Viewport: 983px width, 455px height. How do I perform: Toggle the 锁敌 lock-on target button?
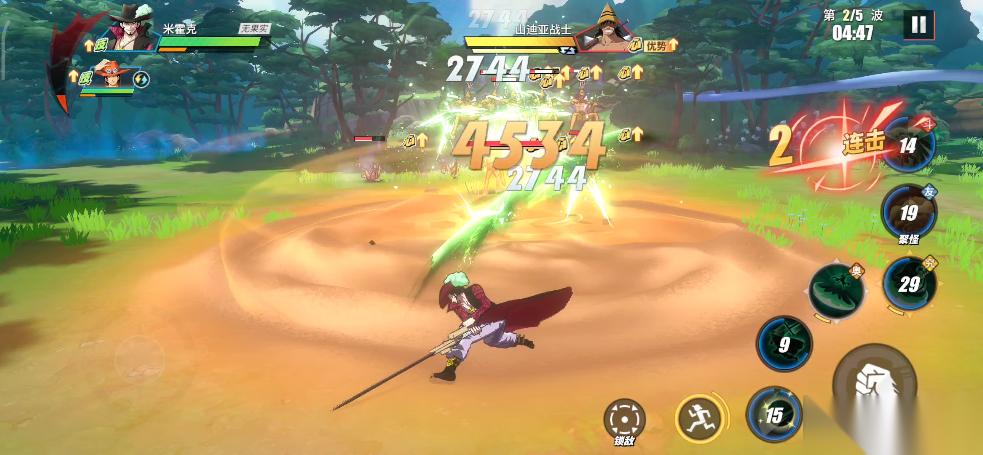click(x=624, y=418)
